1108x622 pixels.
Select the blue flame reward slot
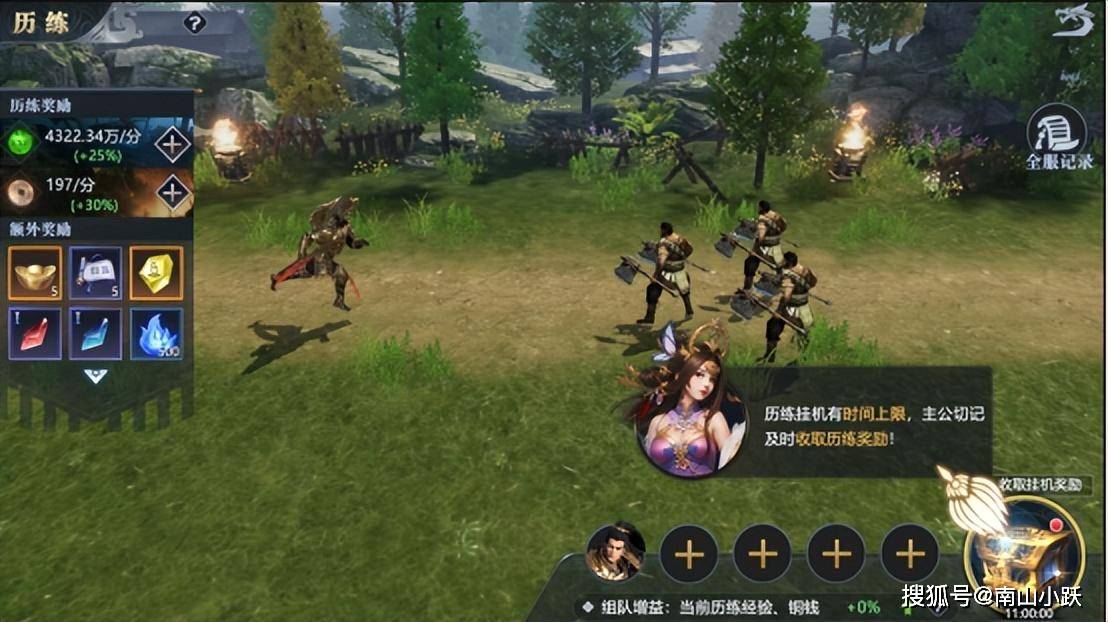[156, 333]
